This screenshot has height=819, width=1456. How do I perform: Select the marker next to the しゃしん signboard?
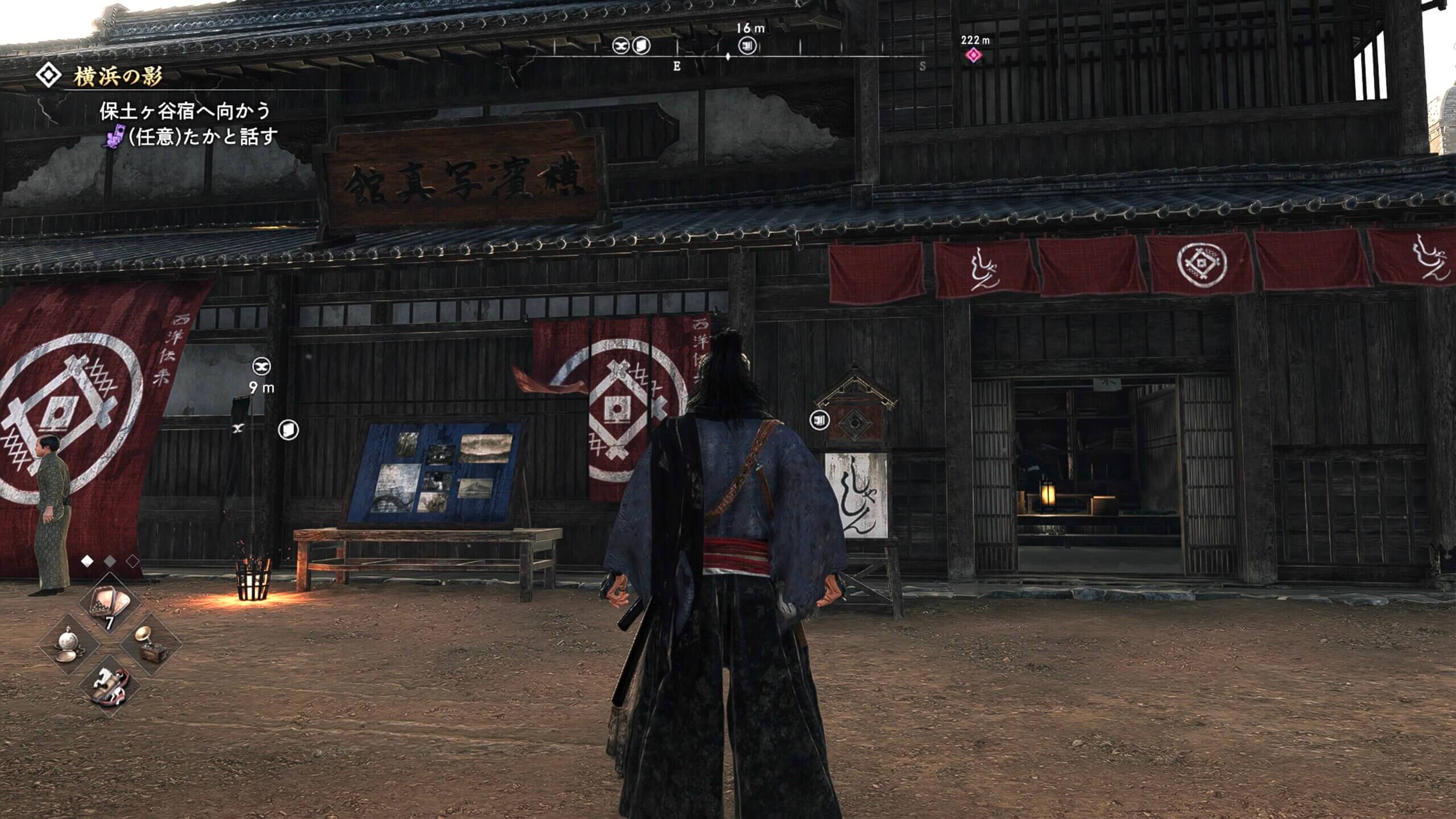tap(819, 420)
